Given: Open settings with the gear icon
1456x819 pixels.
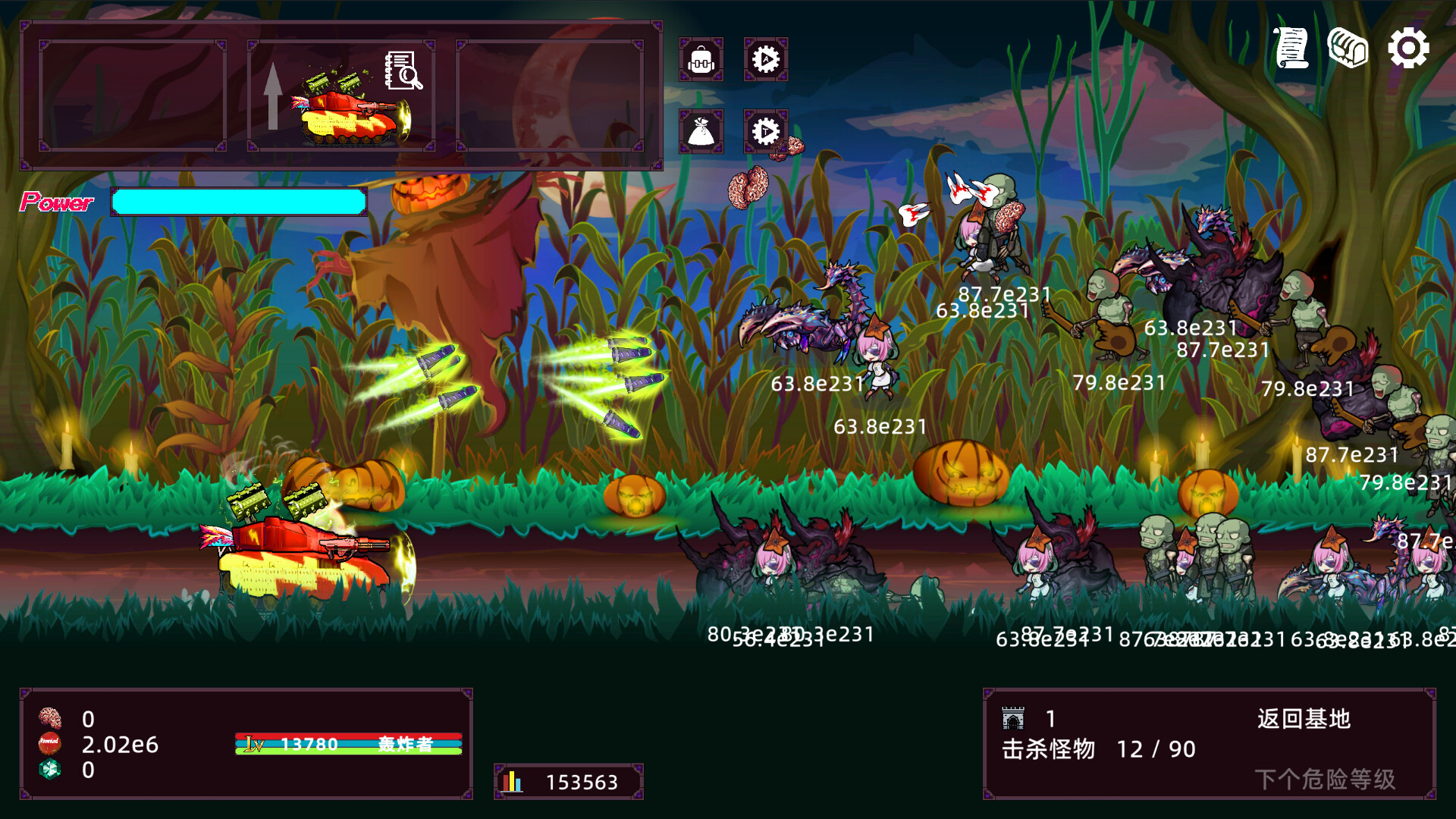Looking at the screenshot, I should [1408, 48].
